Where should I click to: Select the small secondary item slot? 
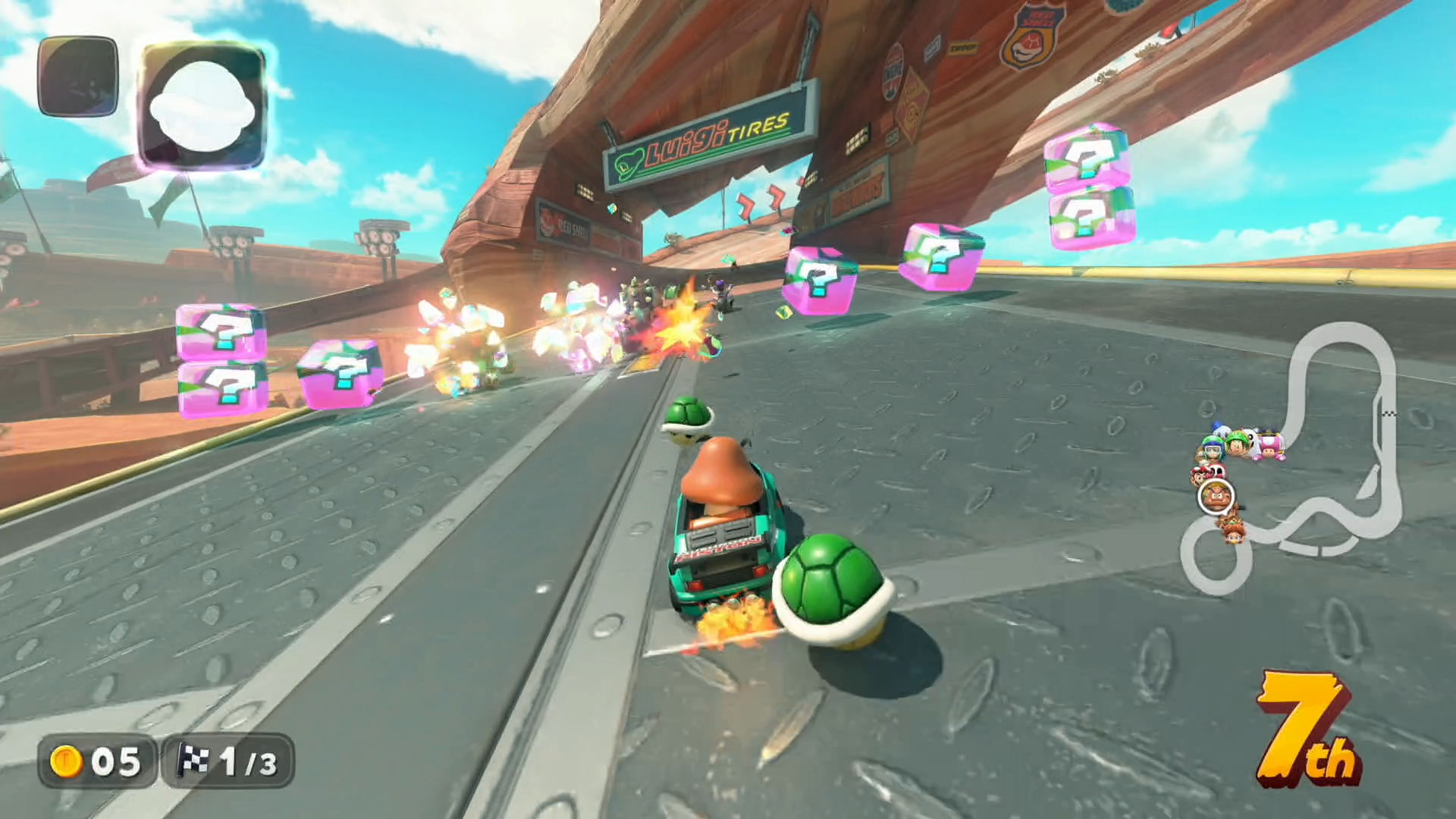click(x=77, y=77)
